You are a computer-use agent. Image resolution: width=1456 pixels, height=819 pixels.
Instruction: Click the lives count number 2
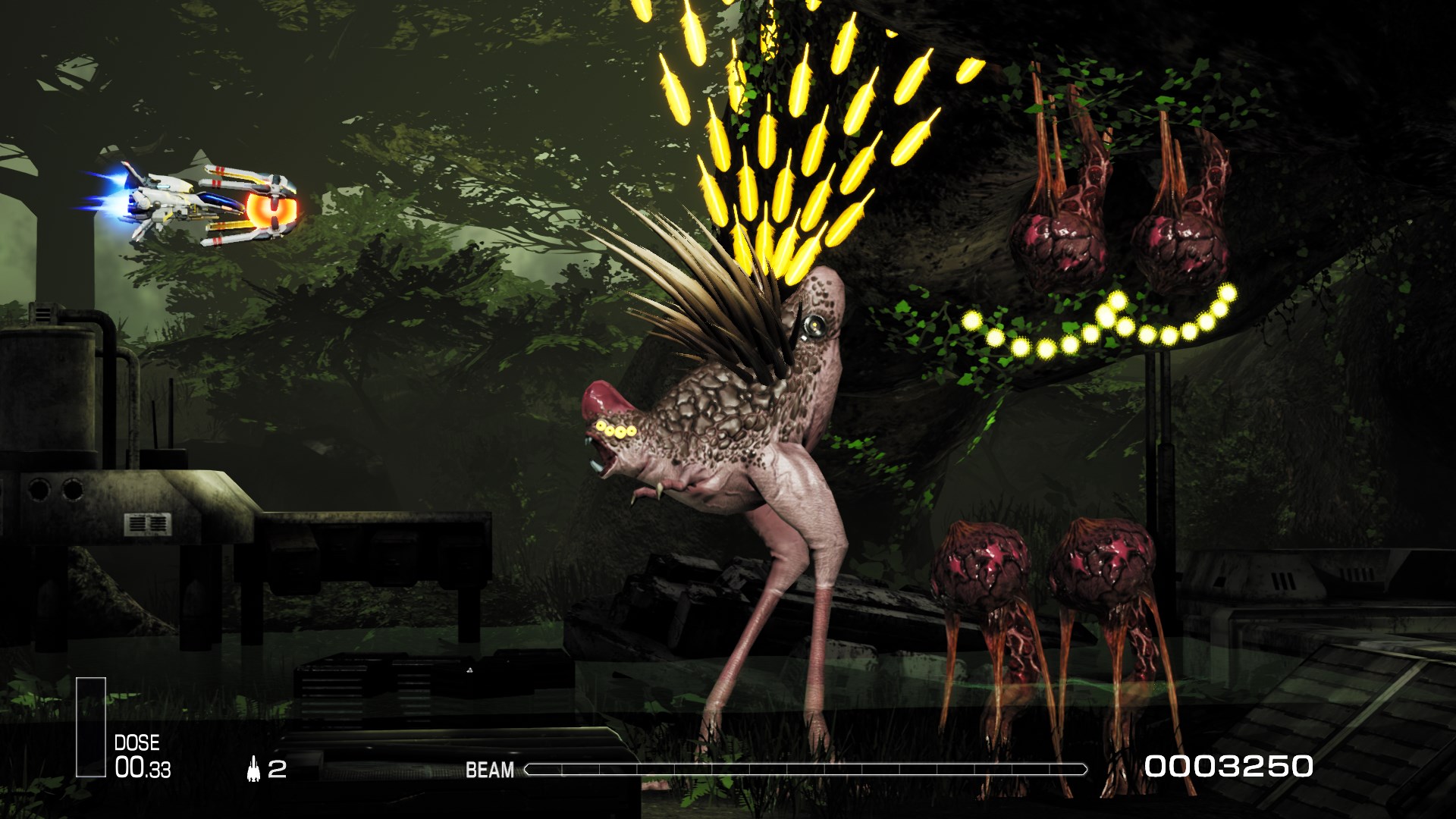[x=278, y=770]
